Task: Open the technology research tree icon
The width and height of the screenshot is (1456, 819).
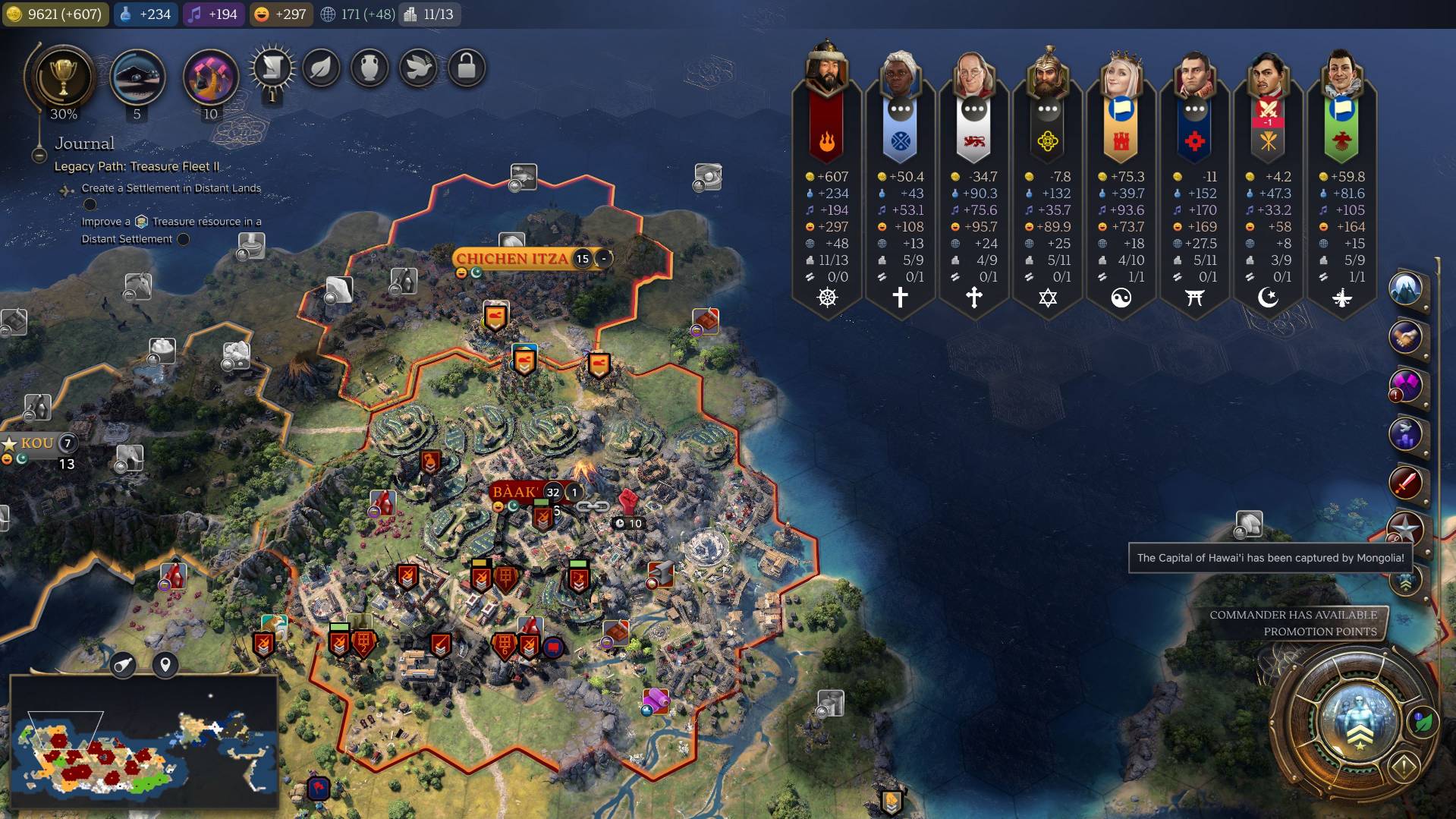Action: [x=137, y=77]
